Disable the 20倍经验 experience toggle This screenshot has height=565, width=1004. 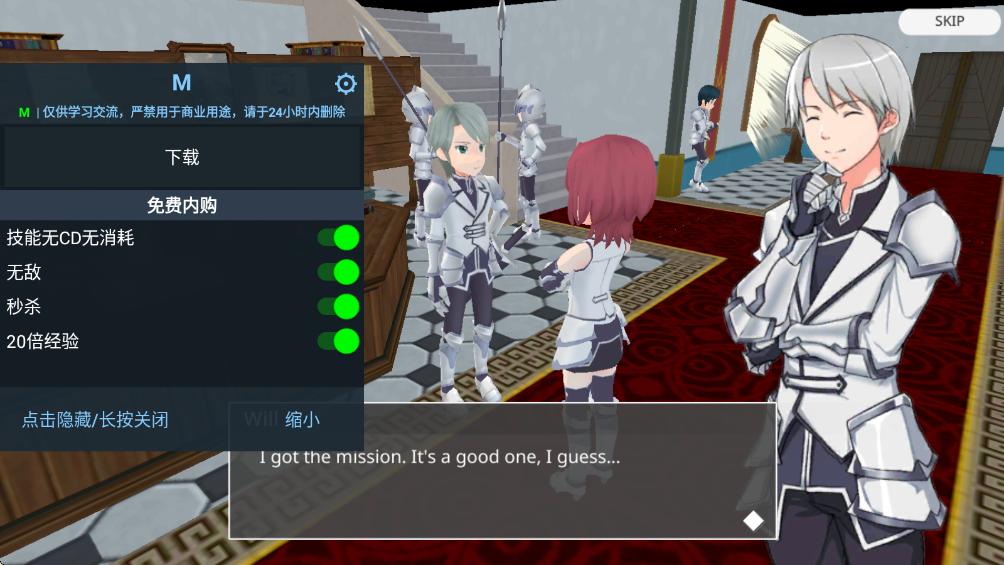339,341
